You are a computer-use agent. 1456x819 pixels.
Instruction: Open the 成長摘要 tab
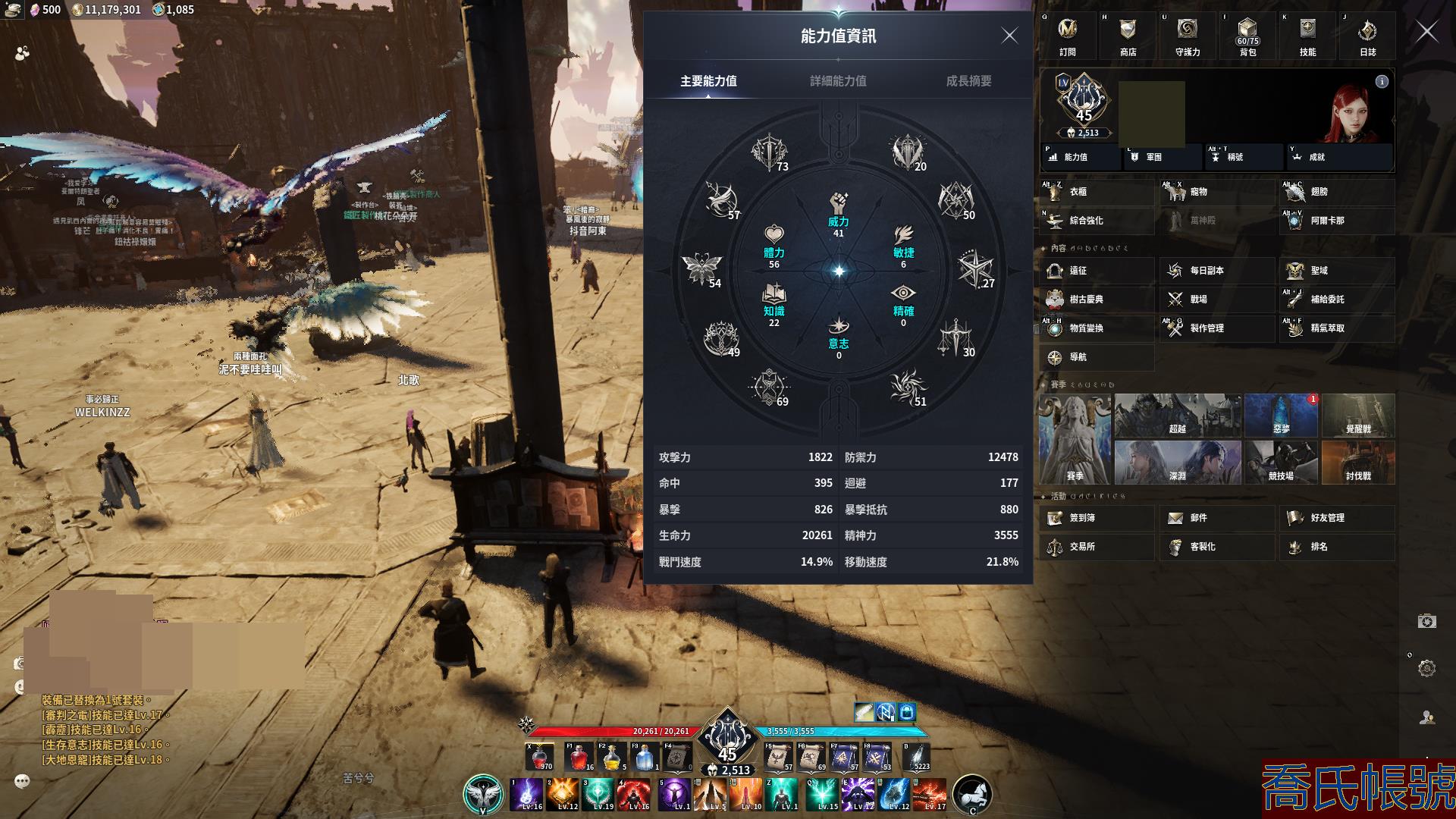tap(968, 81)
